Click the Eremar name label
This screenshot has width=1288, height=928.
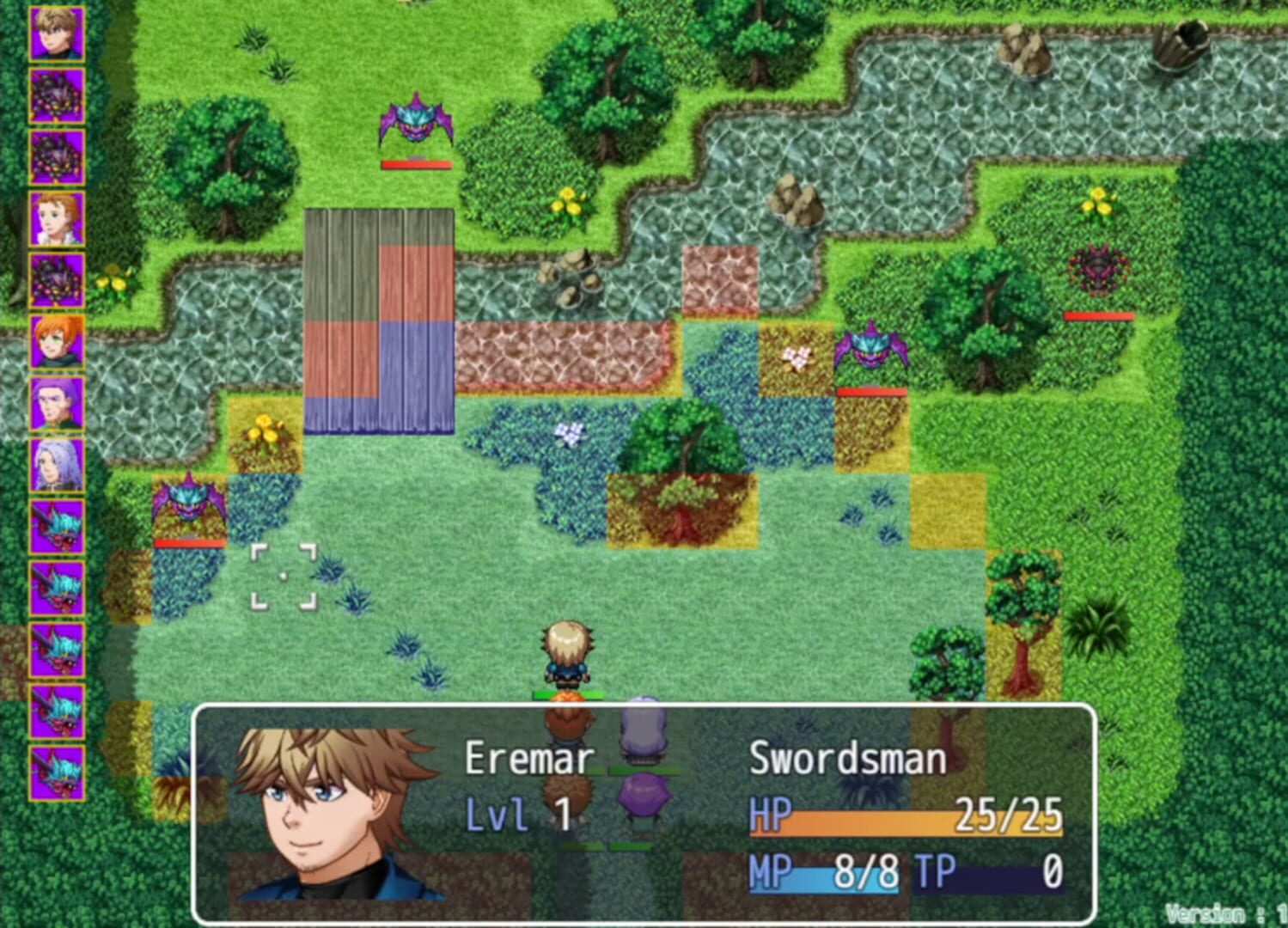(528, 756)
